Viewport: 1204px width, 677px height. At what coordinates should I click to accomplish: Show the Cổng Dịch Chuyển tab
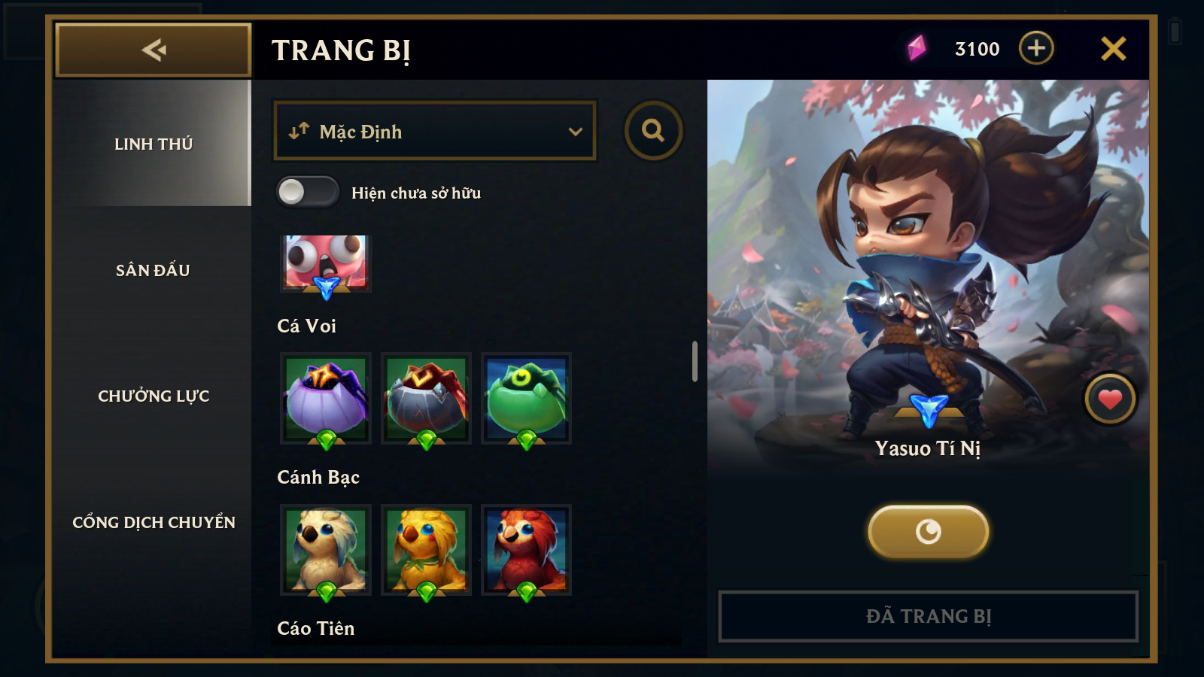[153, 522]
